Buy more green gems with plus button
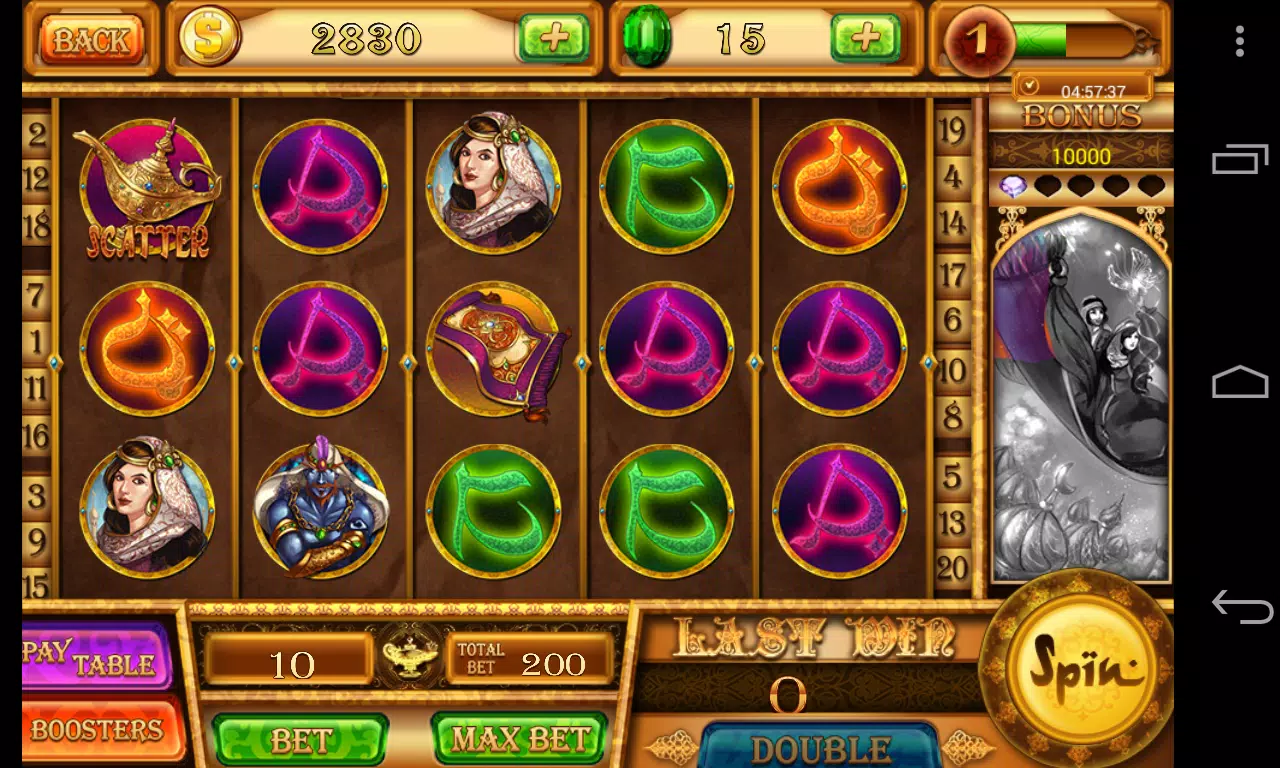The height and width of the screenshot is (768, 1280). 865,39
